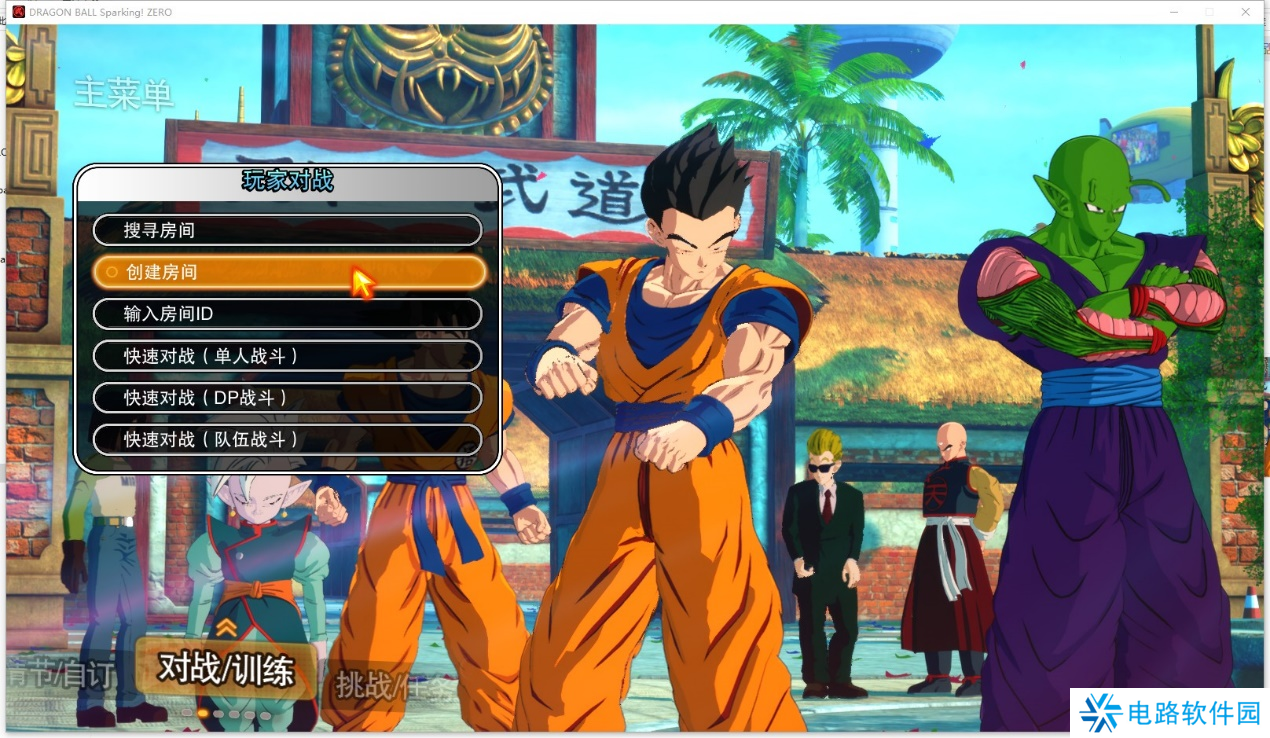The width and height of the screenshot is (1270, 738).
Task: Open the 输入房间ID option
Action: click(287, 314)
